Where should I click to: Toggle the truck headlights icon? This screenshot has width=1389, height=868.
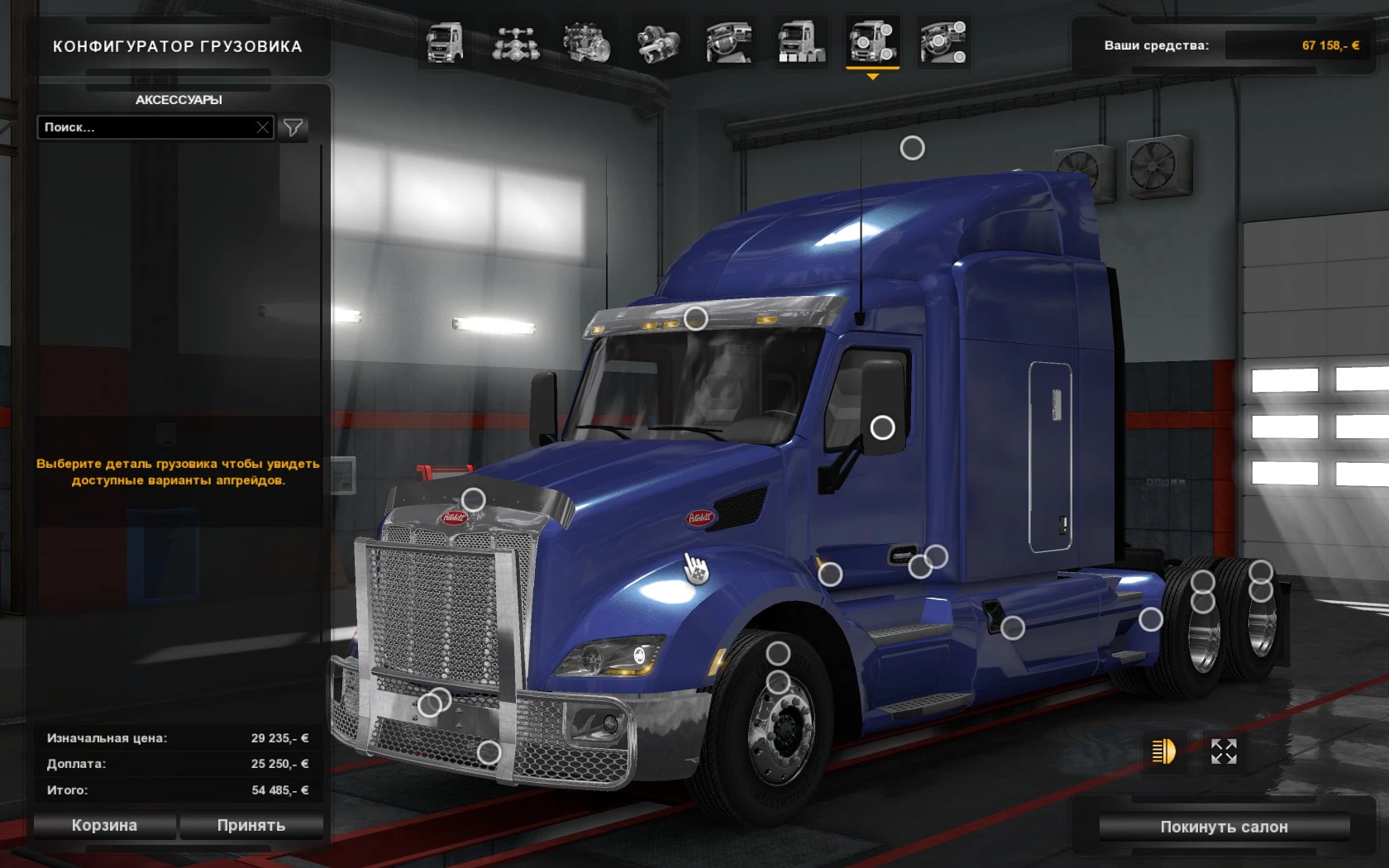[x=1163, y=751]
